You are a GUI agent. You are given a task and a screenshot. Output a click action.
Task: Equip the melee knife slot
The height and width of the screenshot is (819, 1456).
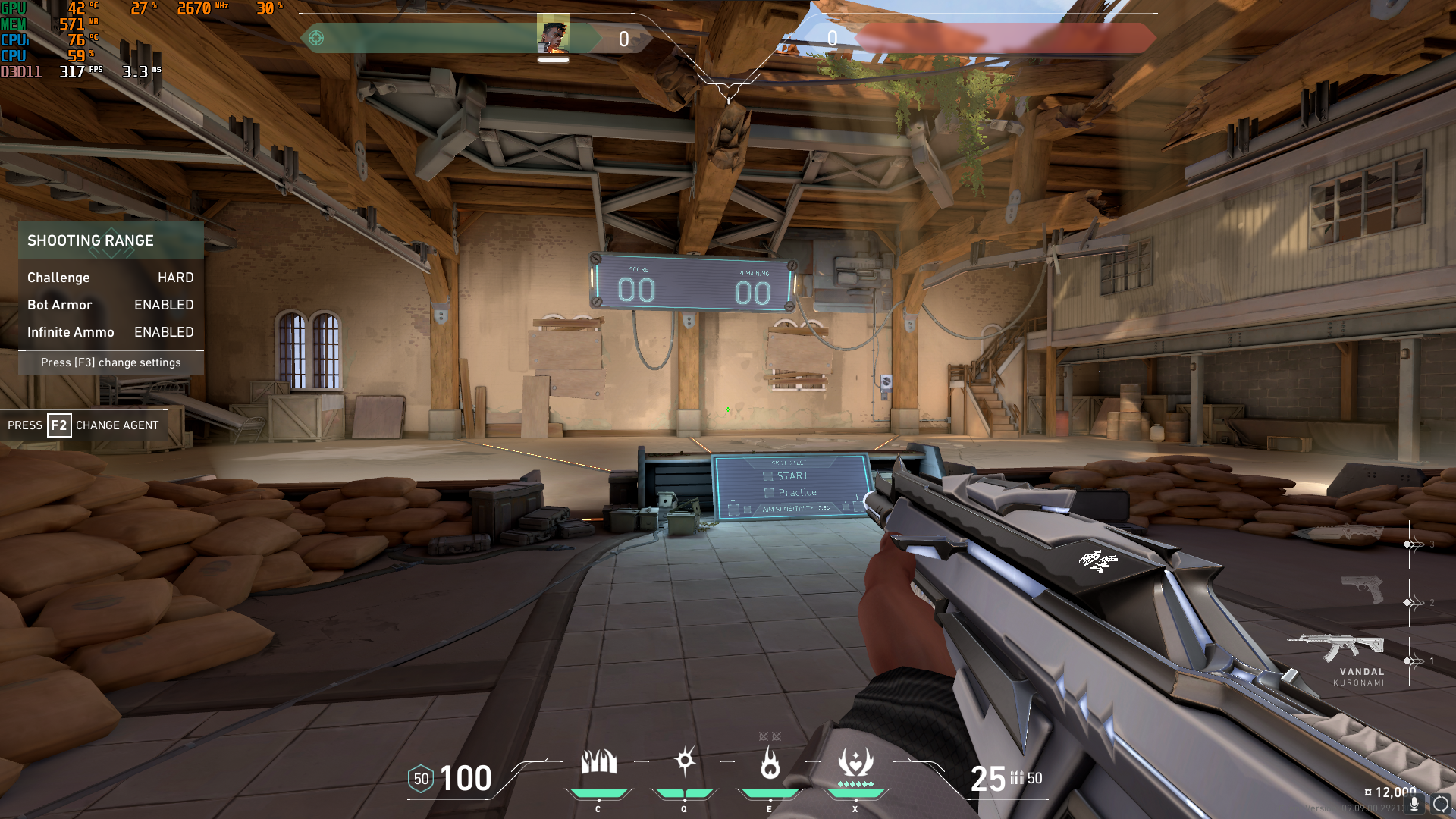[1339, 533]
